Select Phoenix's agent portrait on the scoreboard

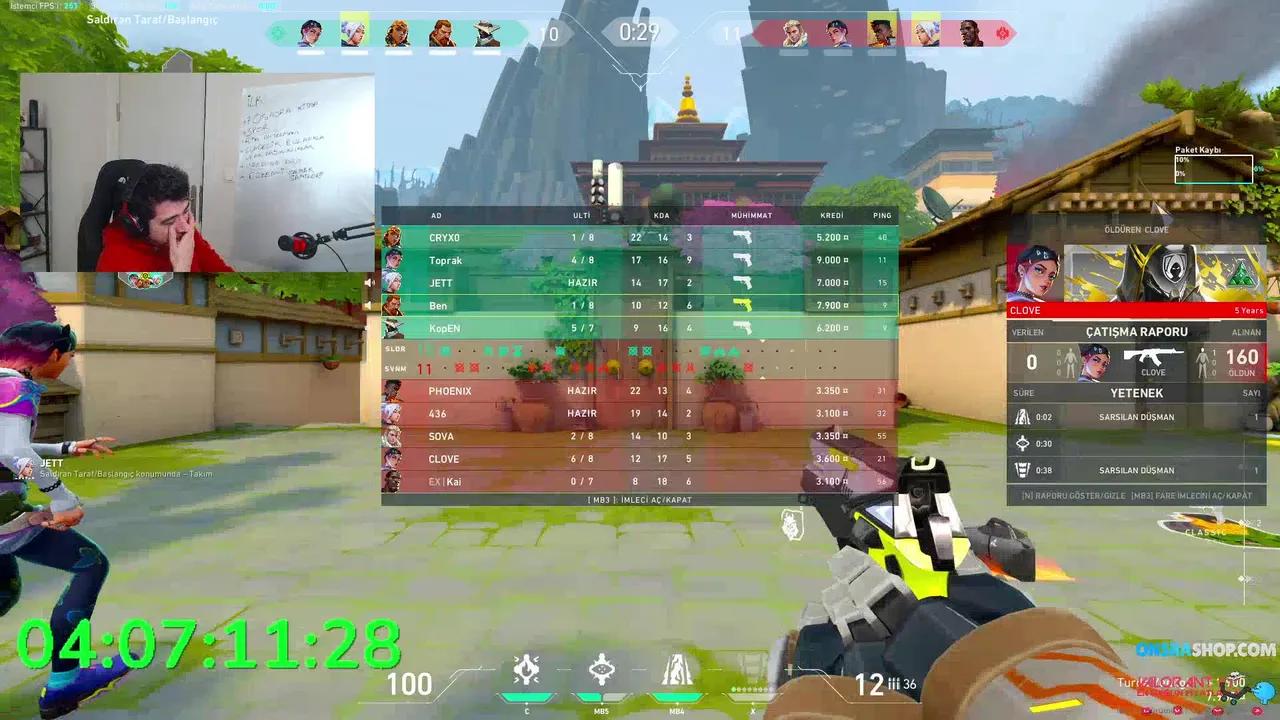[x=394, y=391]
